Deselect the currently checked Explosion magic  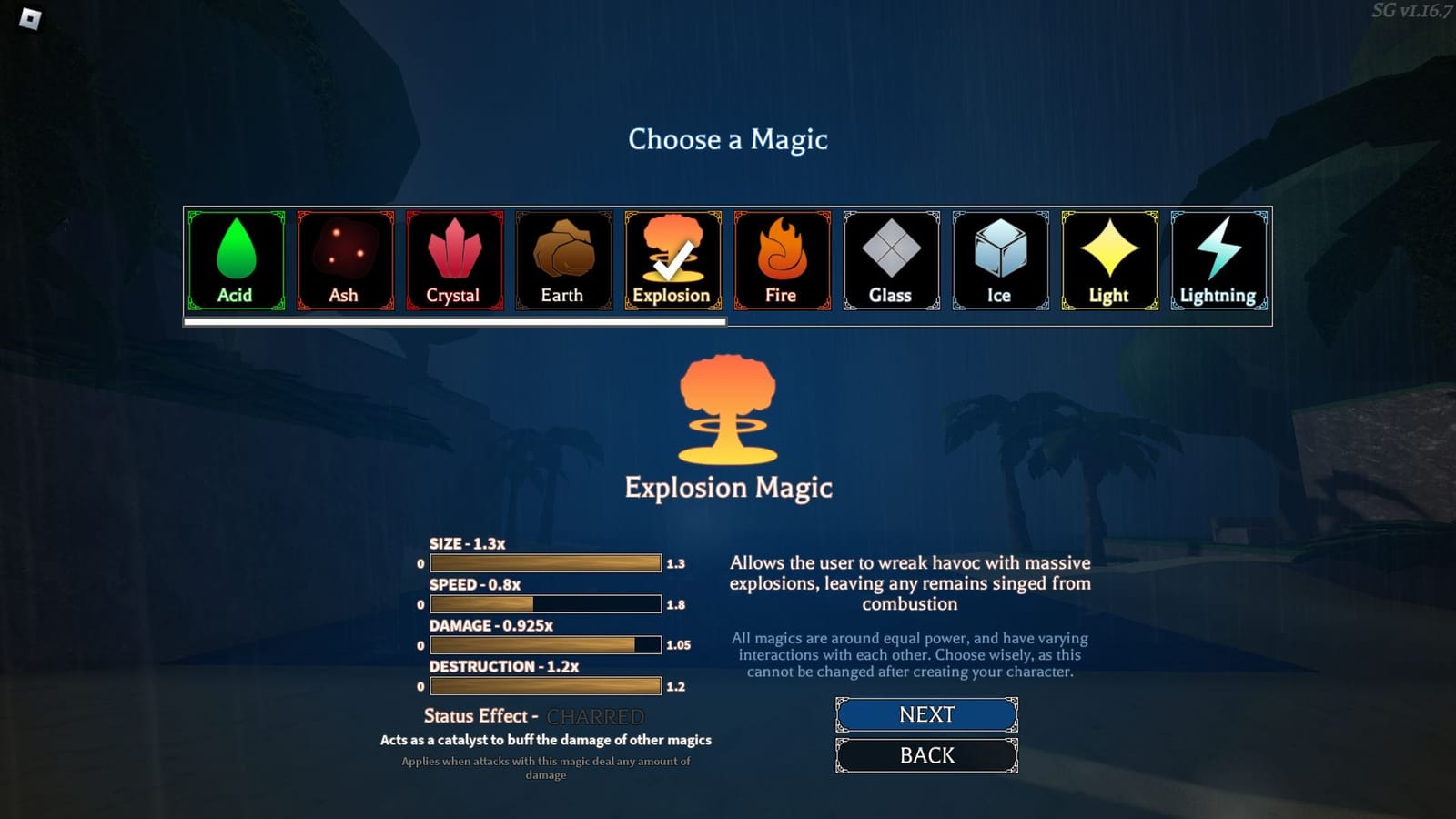pyautogui.click(x=672, y=259)
